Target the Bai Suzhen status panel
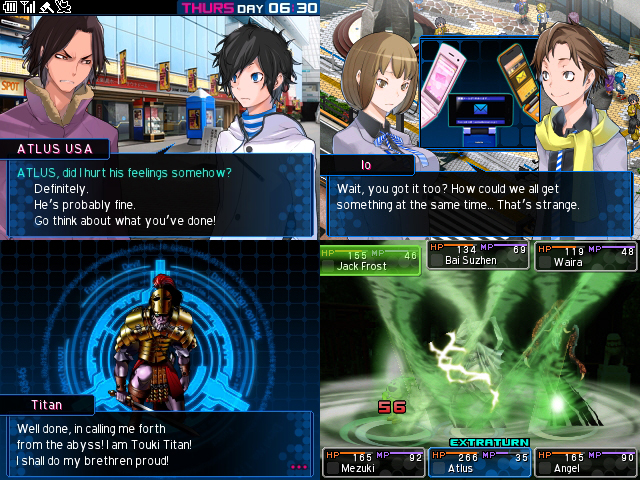 click(x=477, y=255)
